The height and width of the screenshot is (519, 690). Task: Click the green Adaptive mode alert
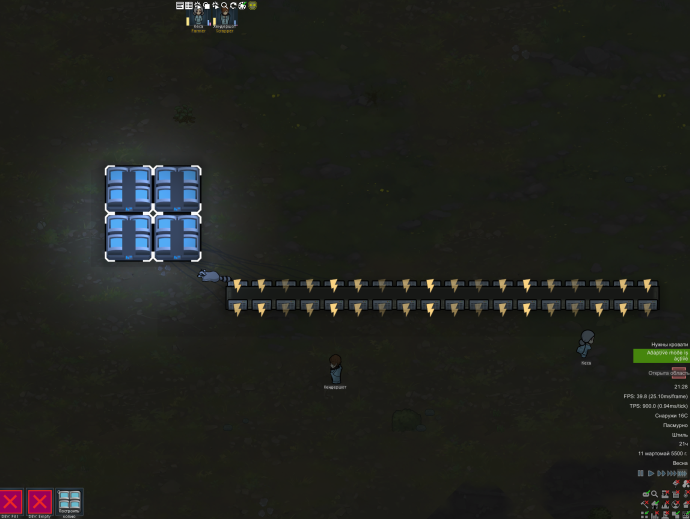pos(660,355)
